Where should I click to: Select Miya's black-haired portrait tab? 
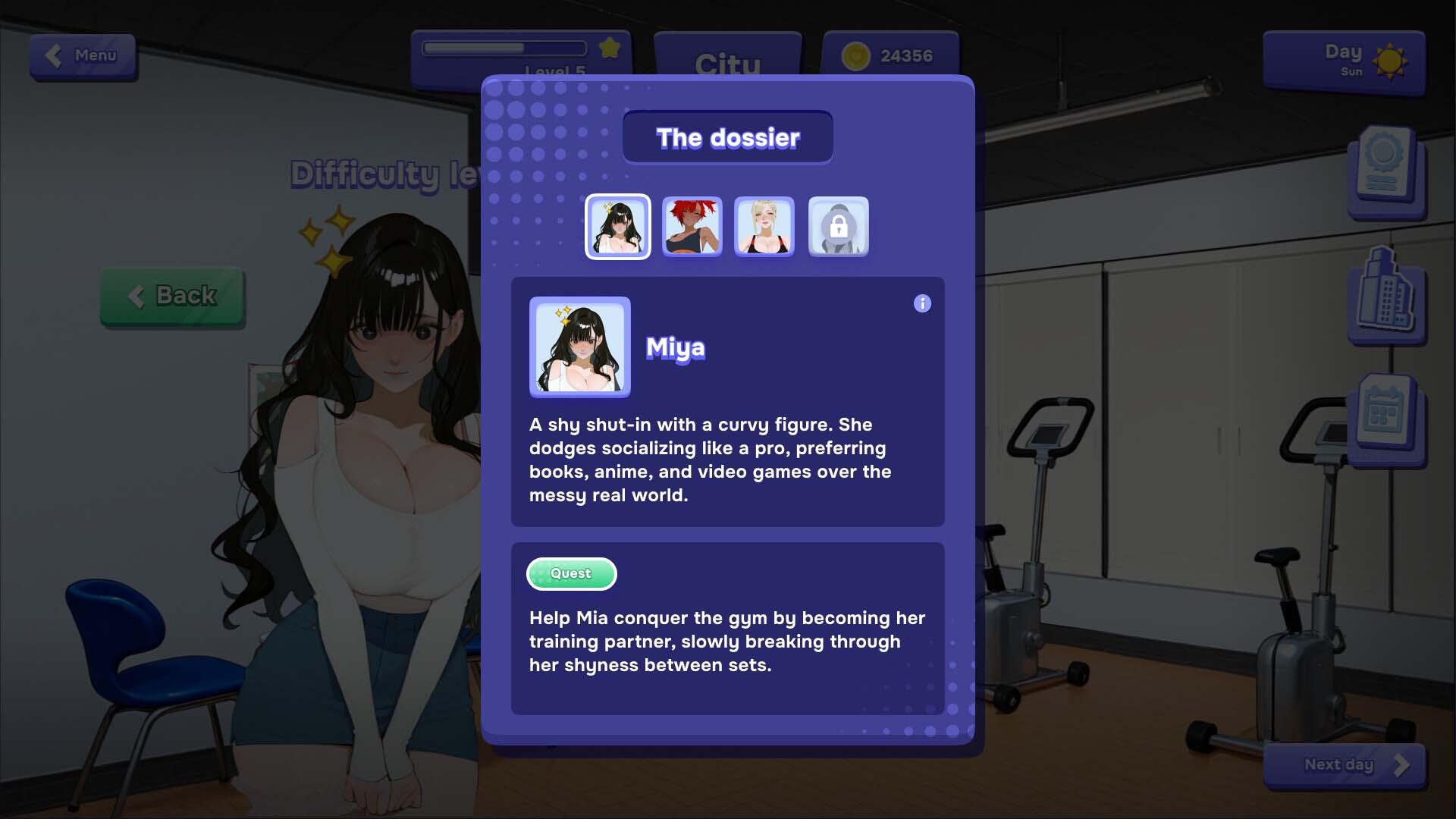coord(617,227)
